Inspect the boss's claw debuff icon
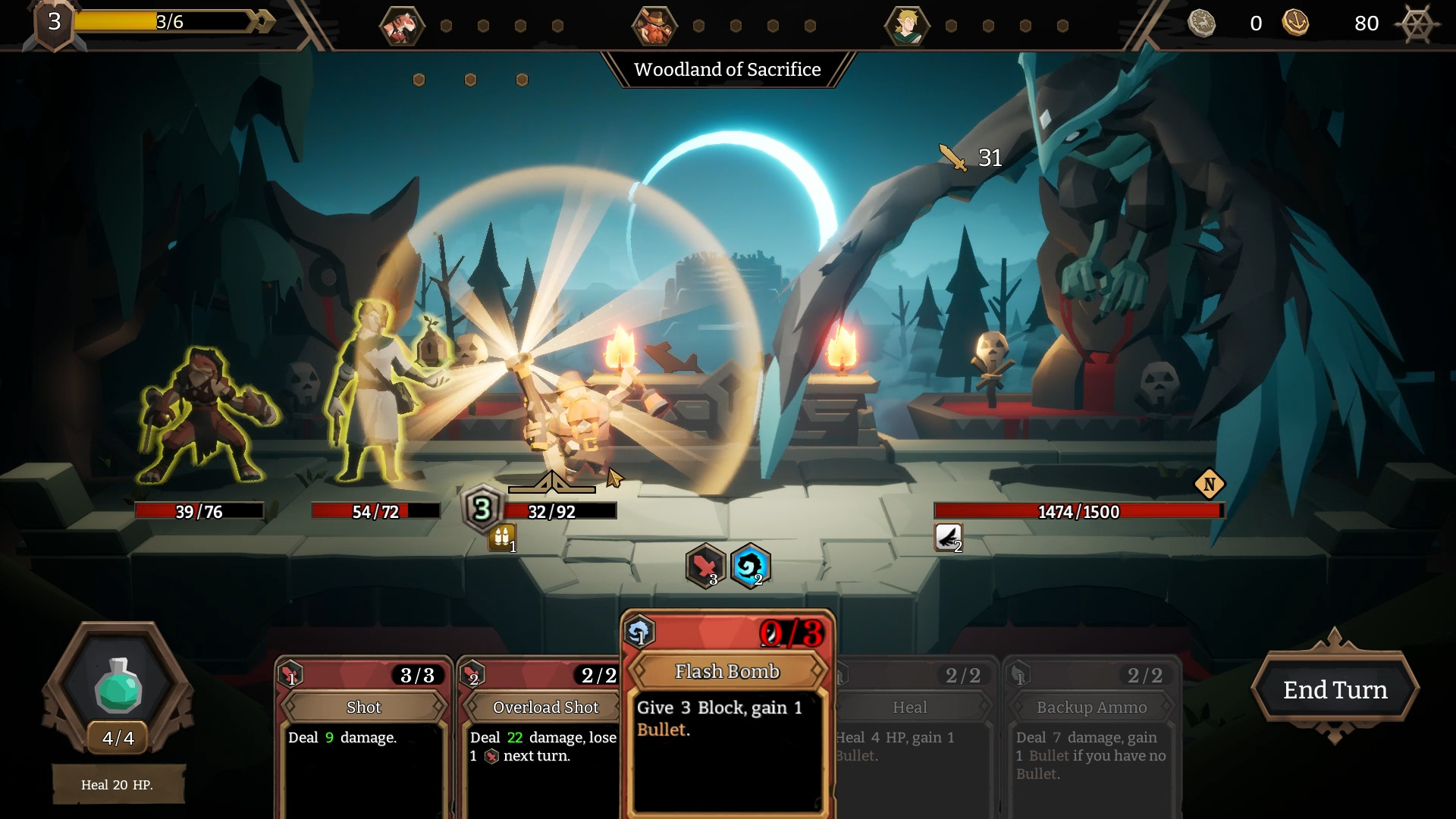Viewport: 1456px width, 819px height. (948, 538)
